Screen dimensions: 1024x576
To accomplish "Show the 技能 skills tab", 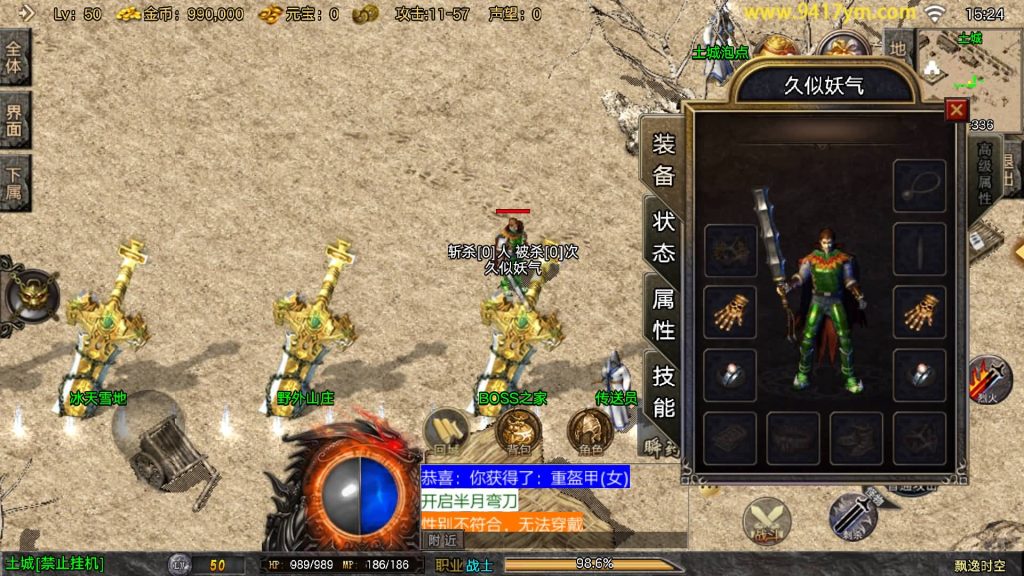I will [x=664, y=391].
